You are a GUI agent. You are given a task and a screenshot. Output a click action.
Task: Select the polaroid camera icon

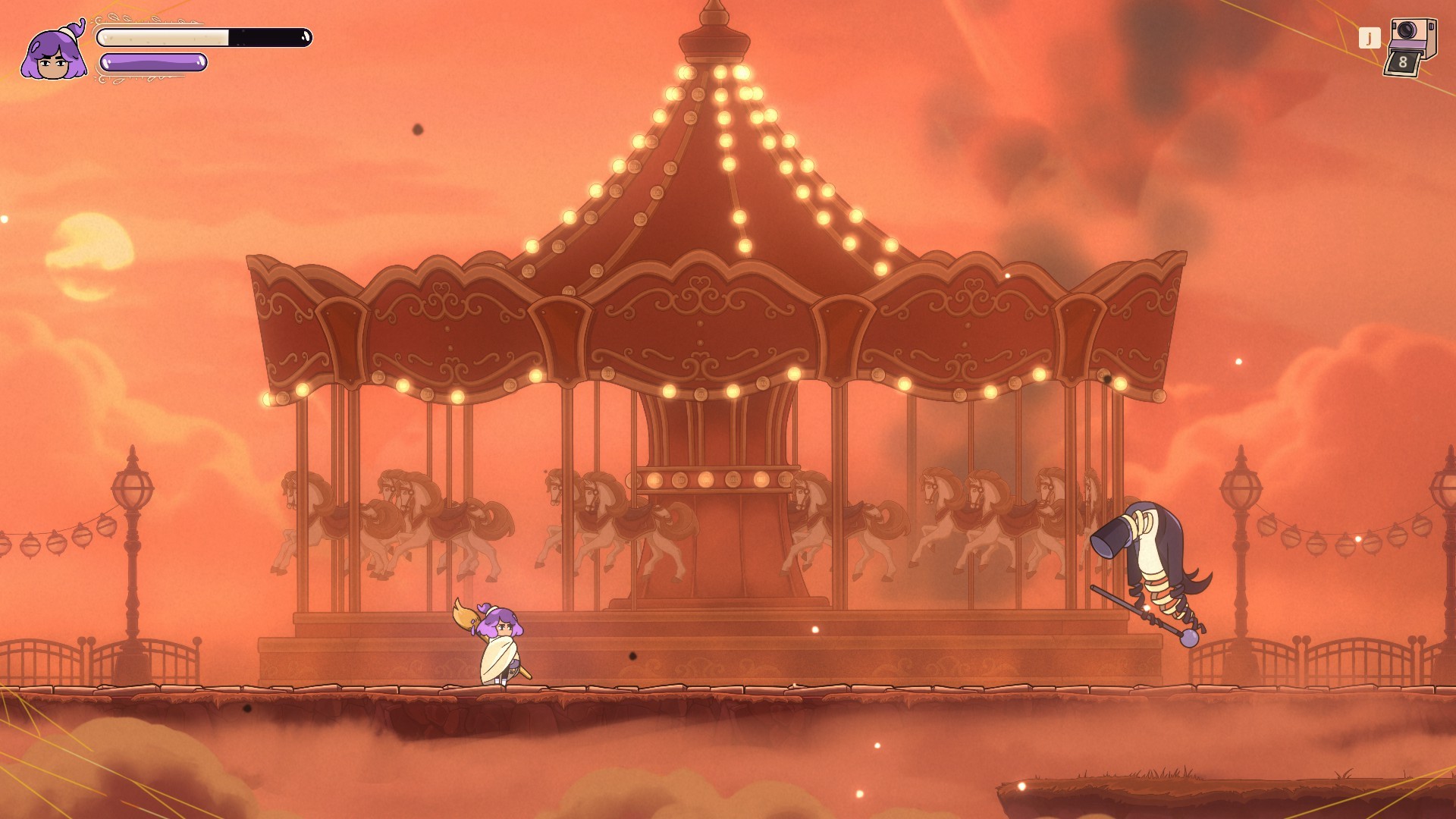point(1410,47)
